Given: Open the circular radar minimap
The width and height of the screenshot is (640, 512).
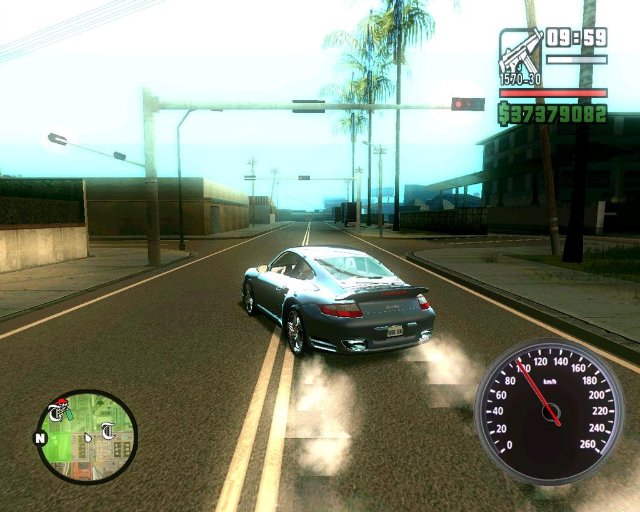Looking at the screenshot, I should click(x=86, y=437).
